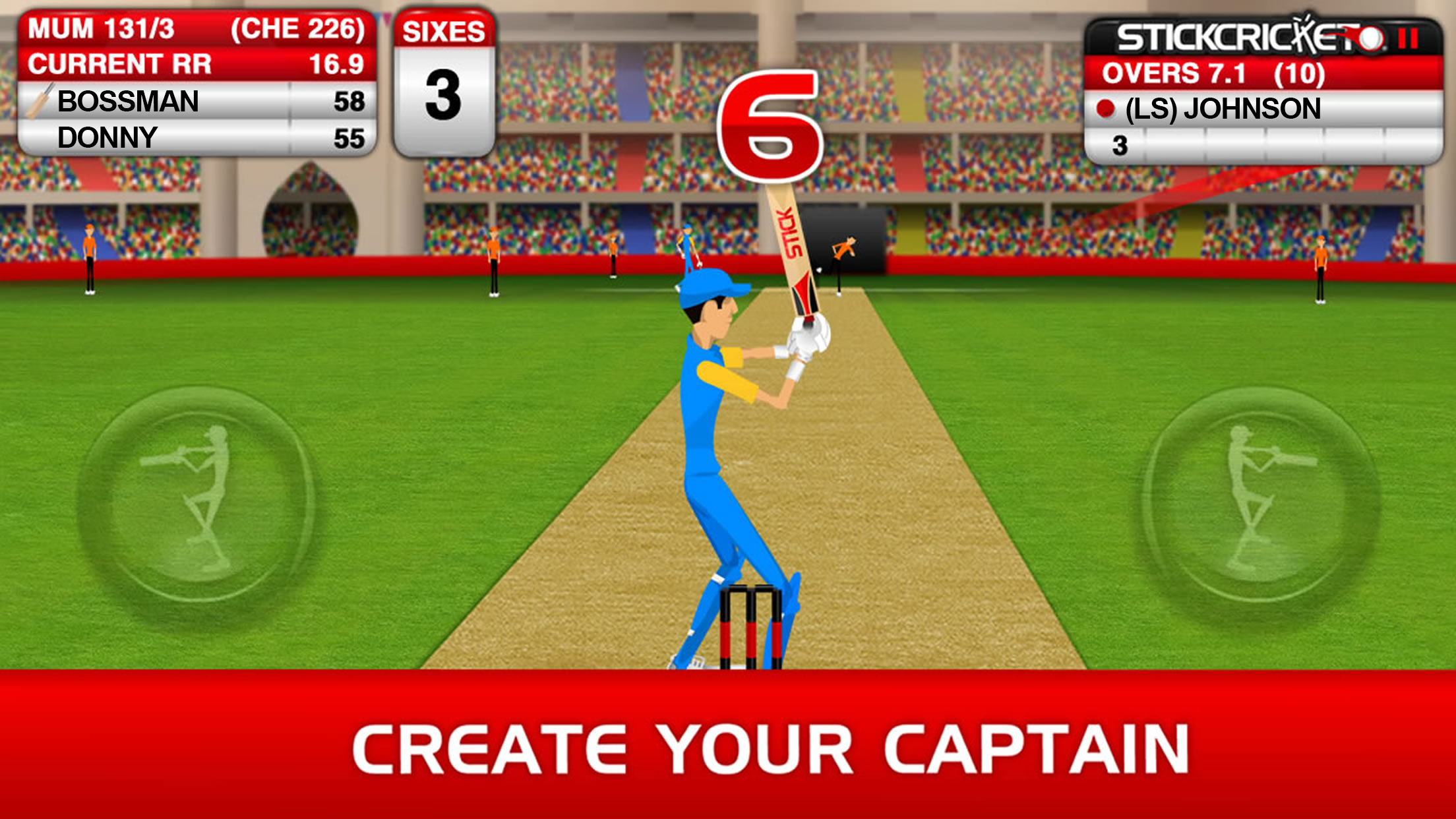Open the MUM 131/3 scoreboard panel

tap(191, 28)
